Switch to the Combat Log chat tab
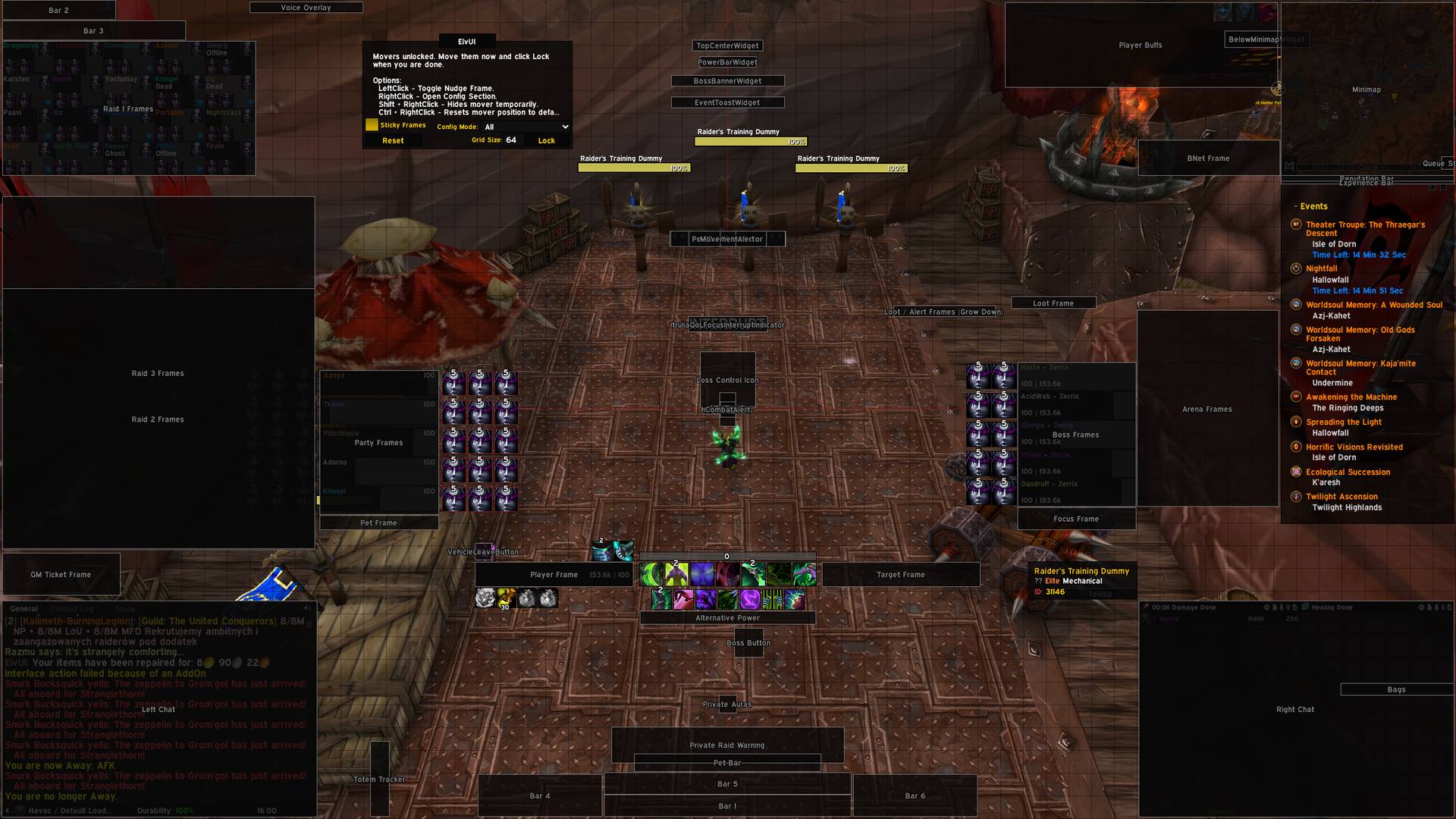Image resolution: width=1456 pixels, height=819 pixels. [x=72, y=608]
